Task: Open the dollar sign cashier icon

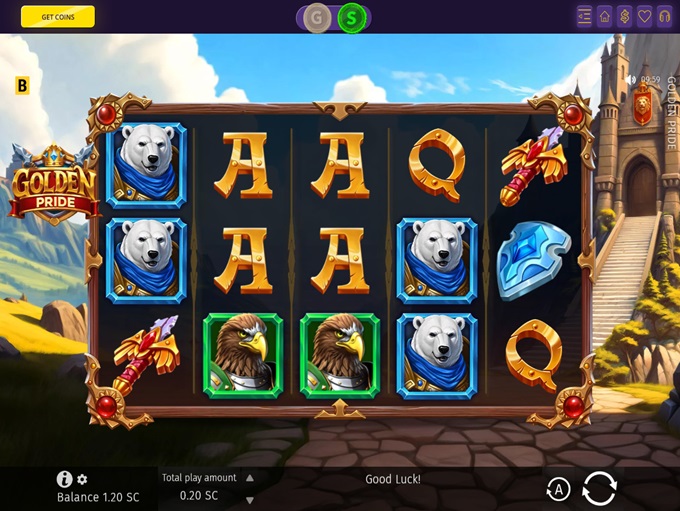Action: (625, 16)
